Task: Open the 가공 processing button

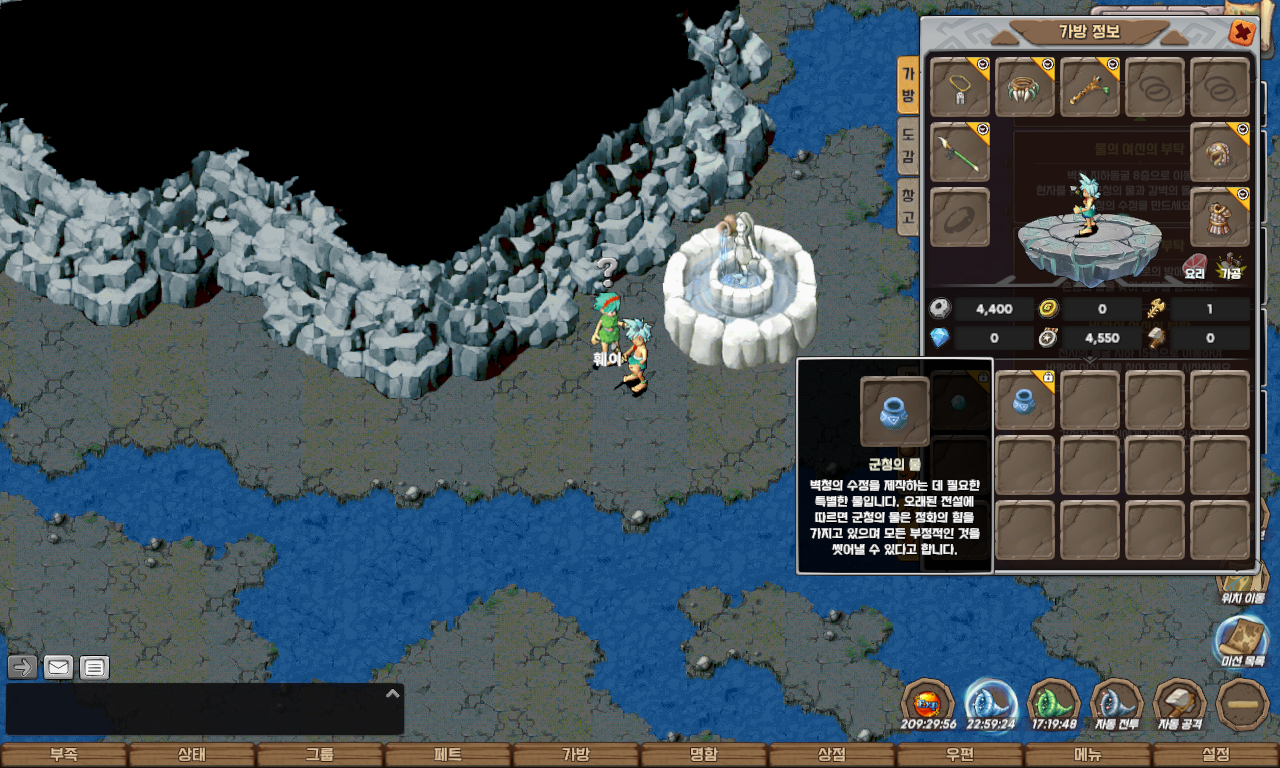Action: (1229, 266)
